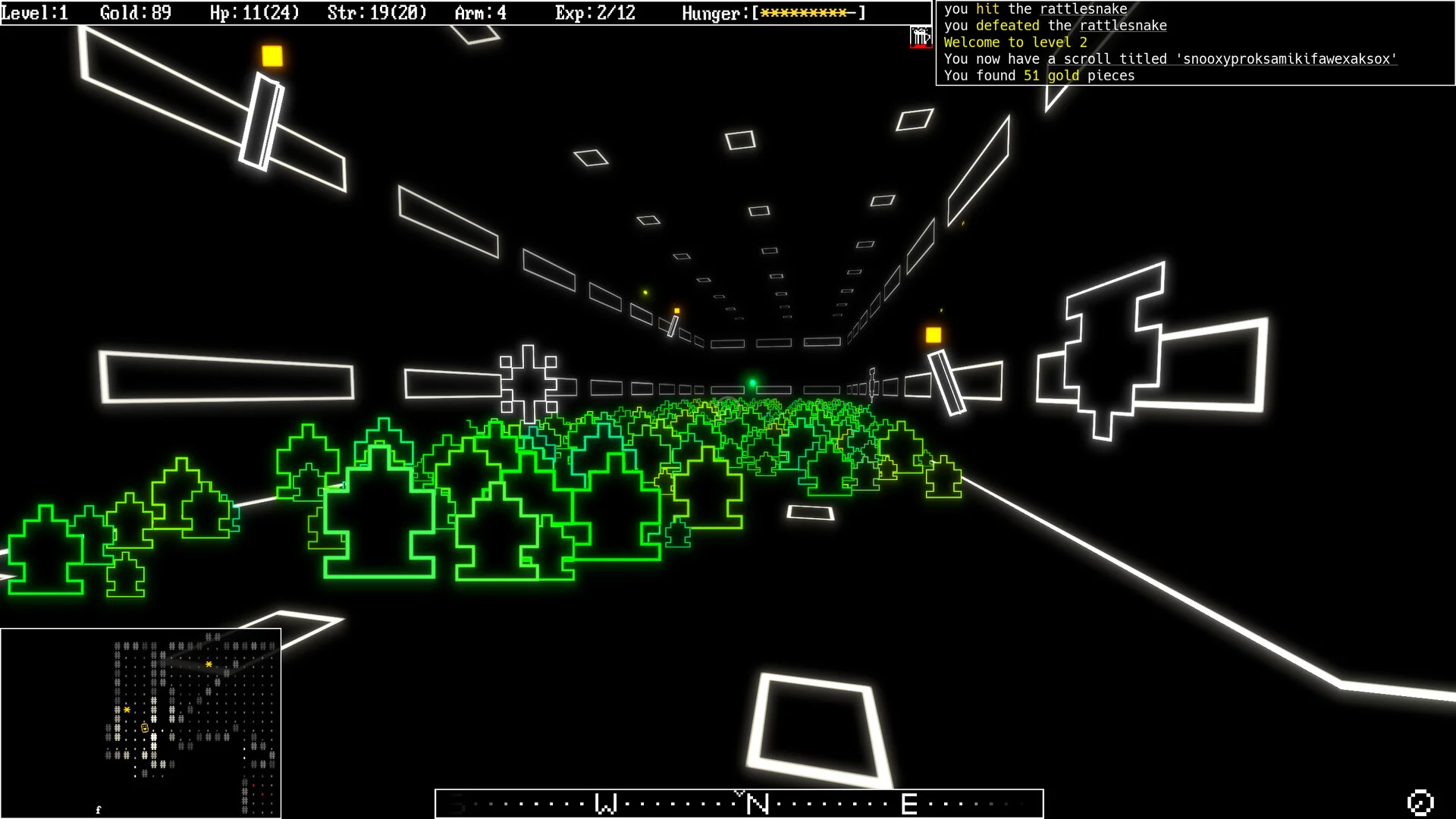Click the dungeon minimap
The image size is (1456, 819).
click(141, 723)
